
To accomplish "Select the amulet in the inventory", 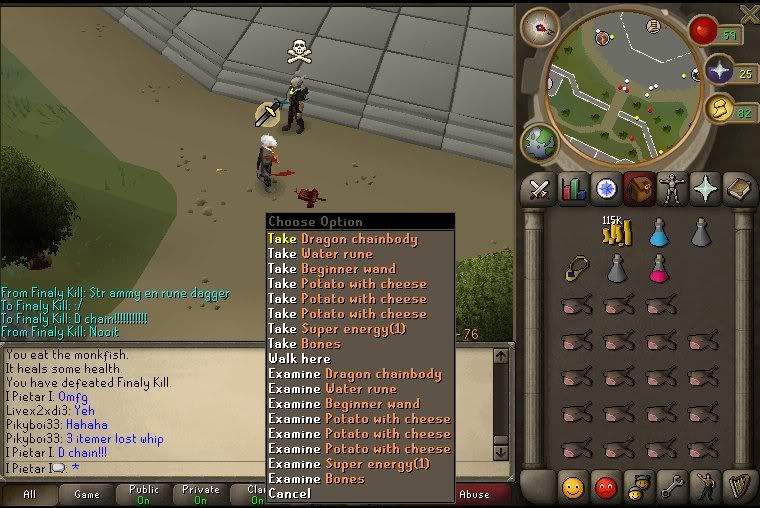I will pyautogui.click(x=576, y=269).
